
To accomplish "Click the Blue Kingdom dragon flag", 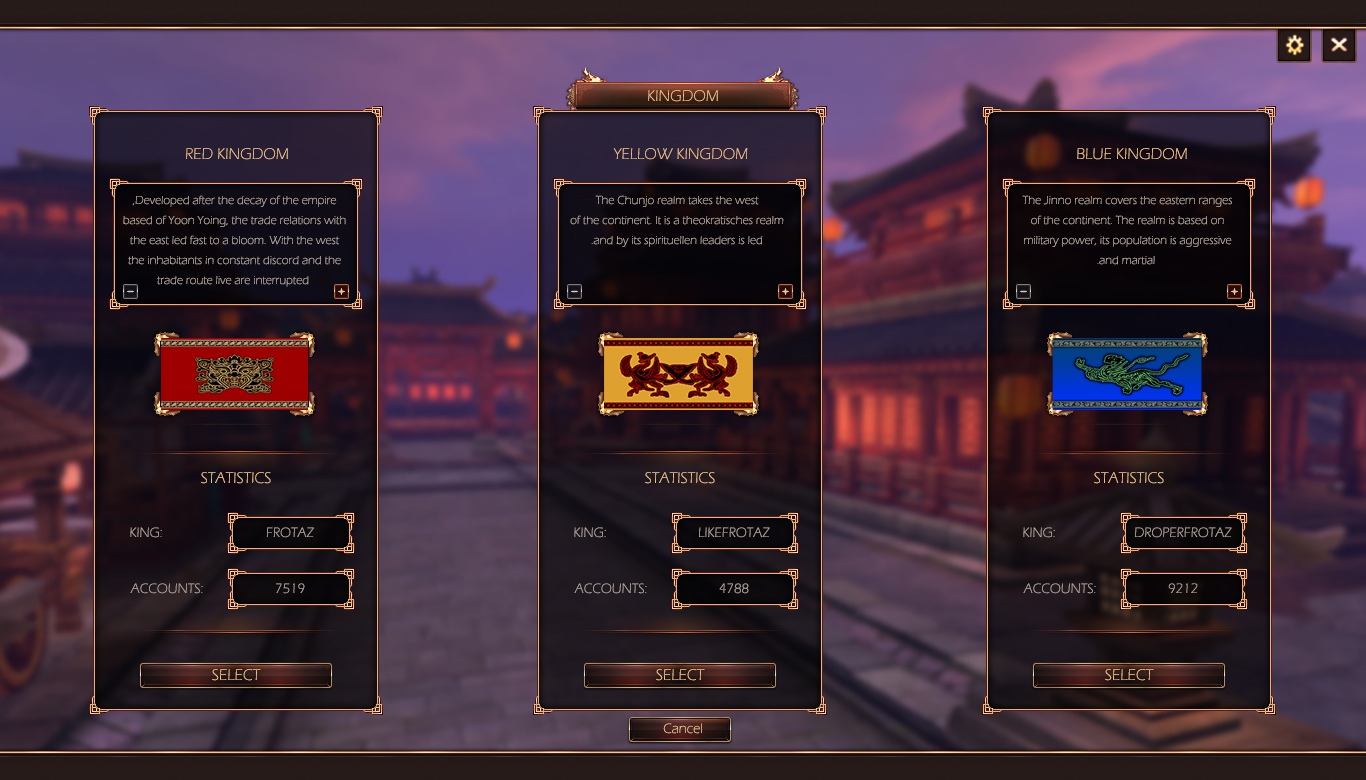I will click(1127, 374).
